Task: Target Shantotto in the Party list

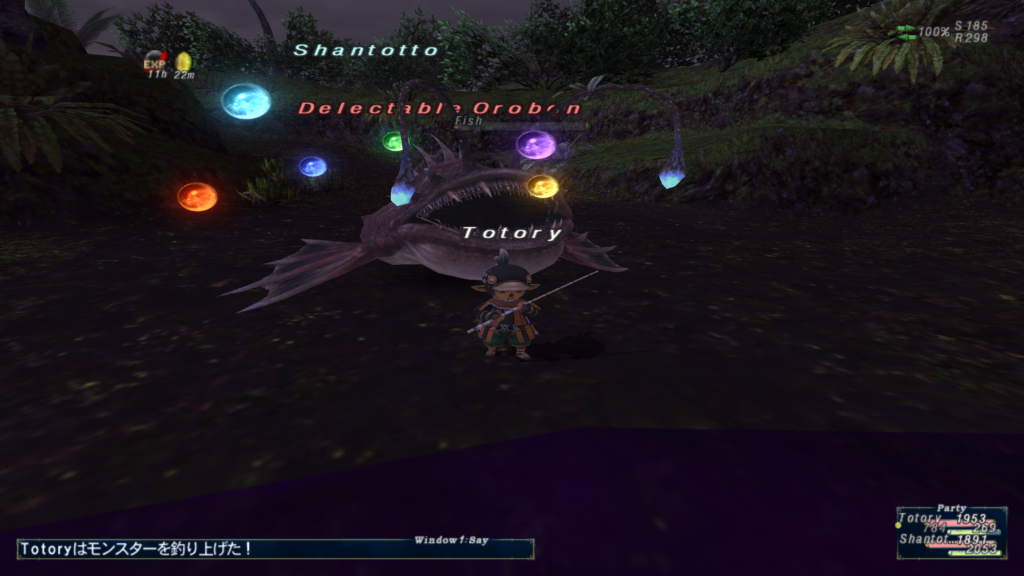Action: (x=924, y=539)
